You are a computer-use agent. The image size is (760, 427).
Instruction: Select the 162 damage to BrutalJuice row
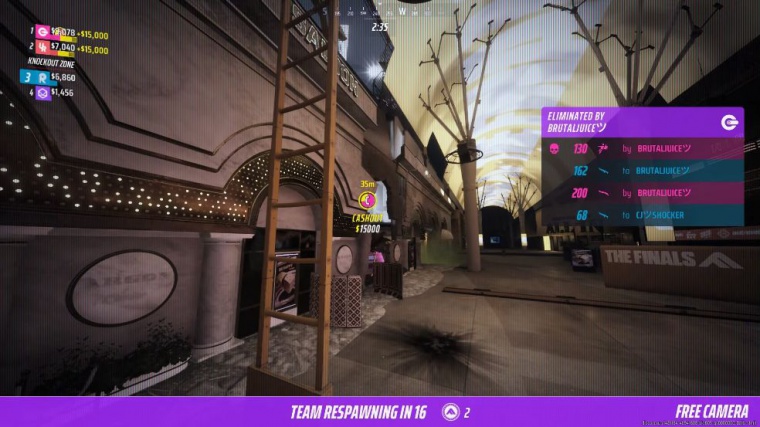point(642,171)
